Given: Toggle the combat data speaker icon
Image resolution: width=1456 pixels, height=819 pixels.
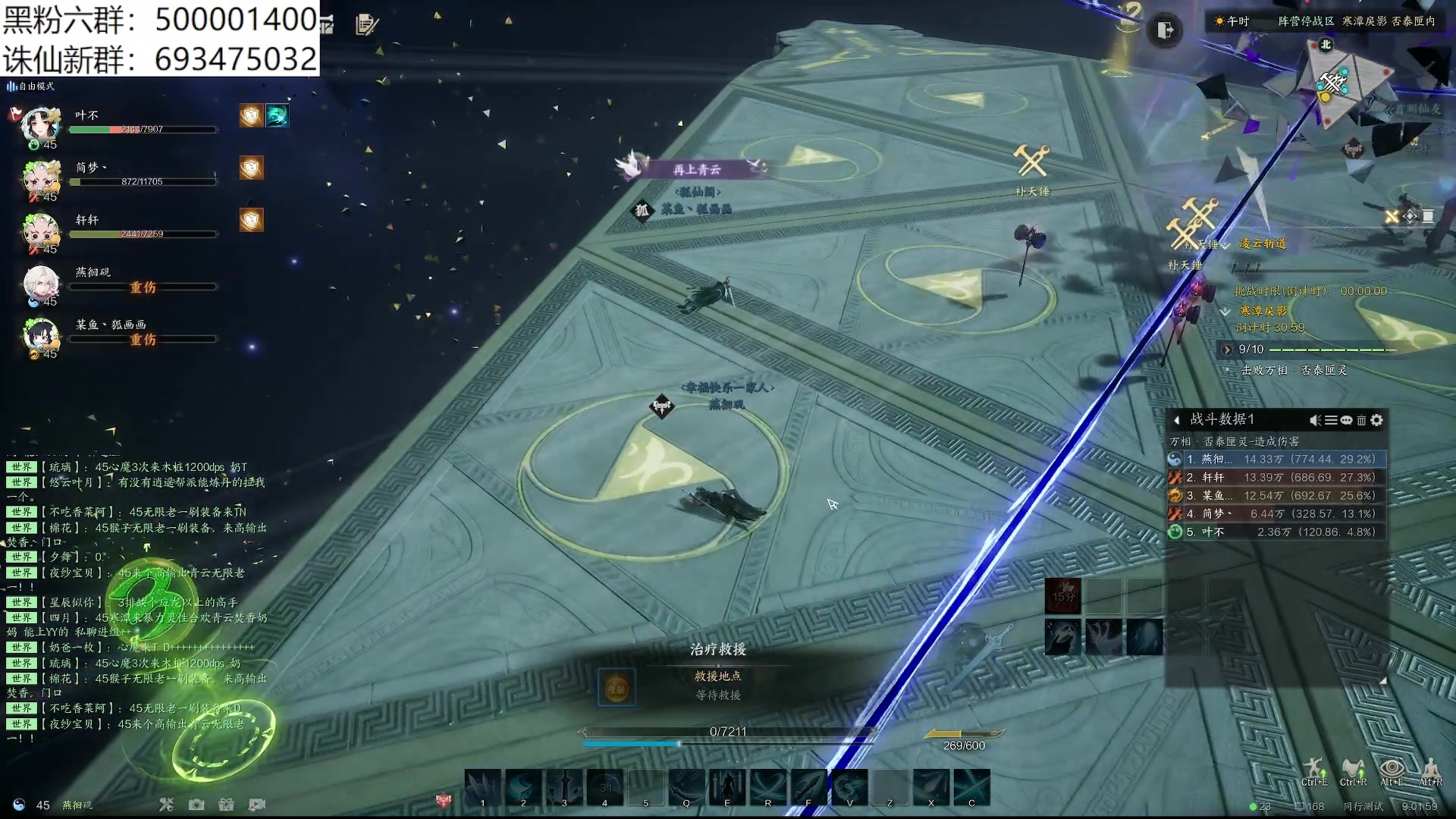Looking at the screenshot, I should click(1315, 420).
